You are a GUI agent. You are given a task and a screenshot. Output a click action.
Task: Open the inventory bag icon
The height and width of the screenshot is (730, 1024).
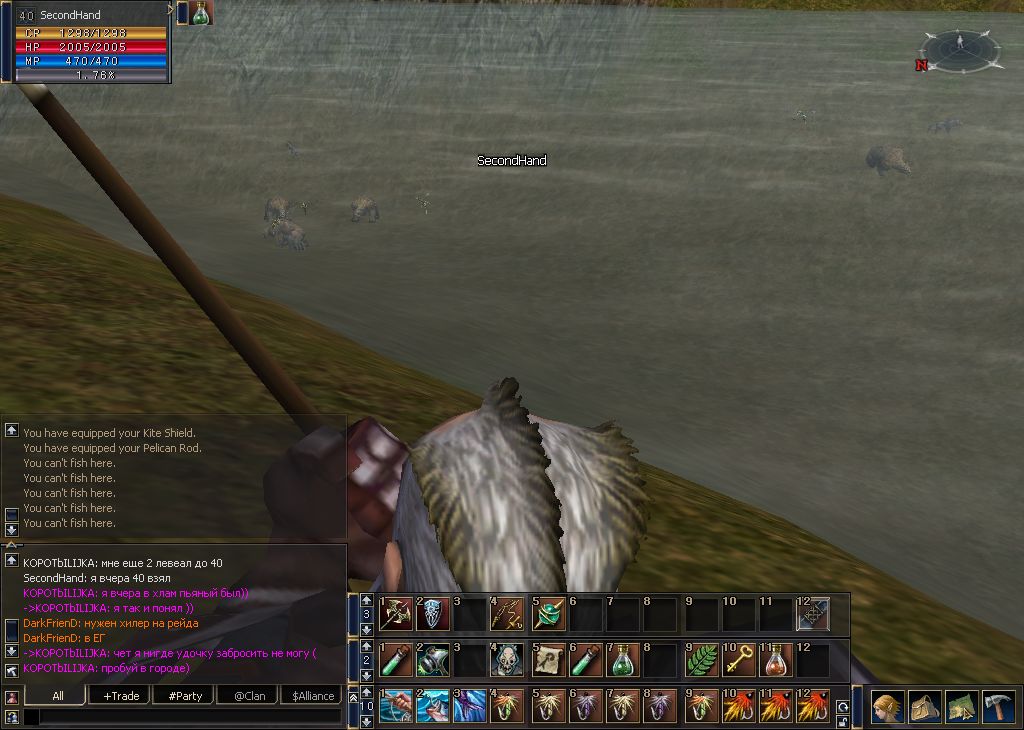coord(924,706)
